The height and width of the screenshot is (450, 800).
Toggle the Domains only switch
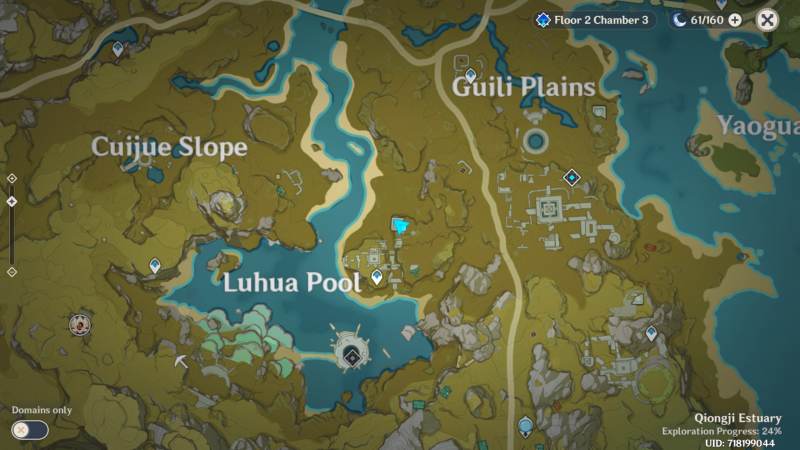pyautogui.click(x=29, y=429)
